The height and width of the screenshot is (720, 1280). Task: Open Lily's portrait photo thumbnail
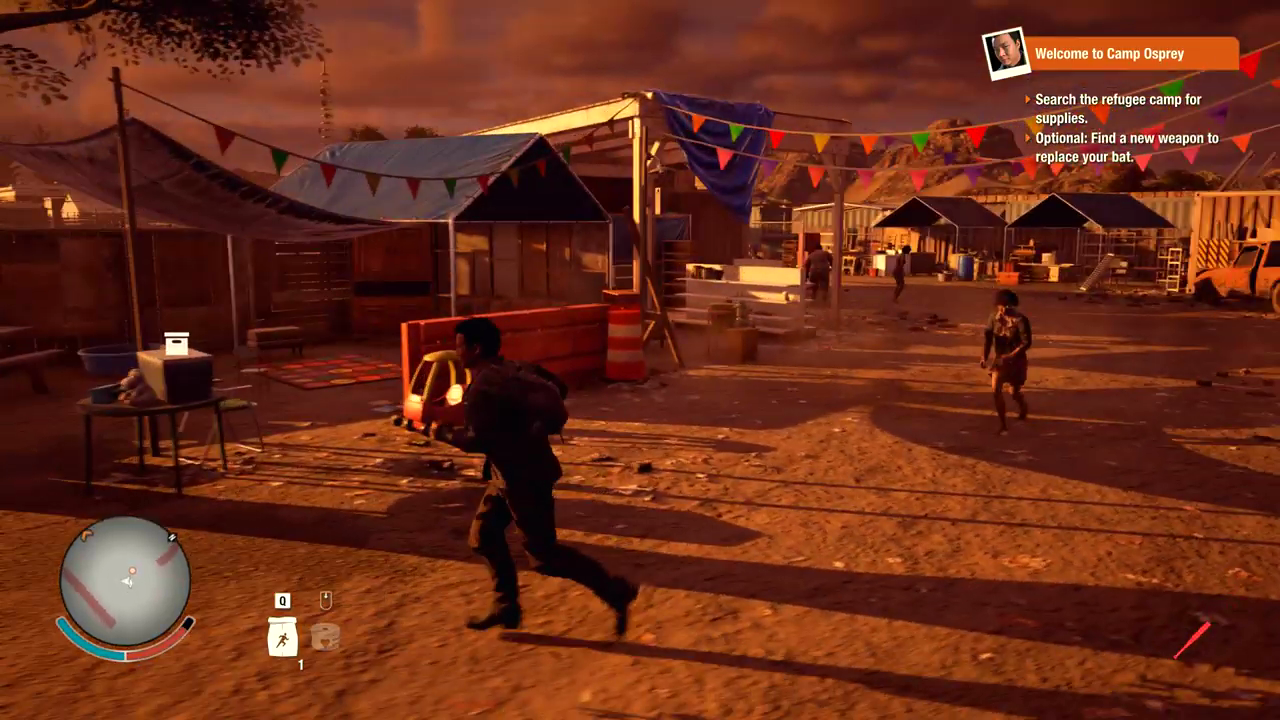coord(1006,54)
